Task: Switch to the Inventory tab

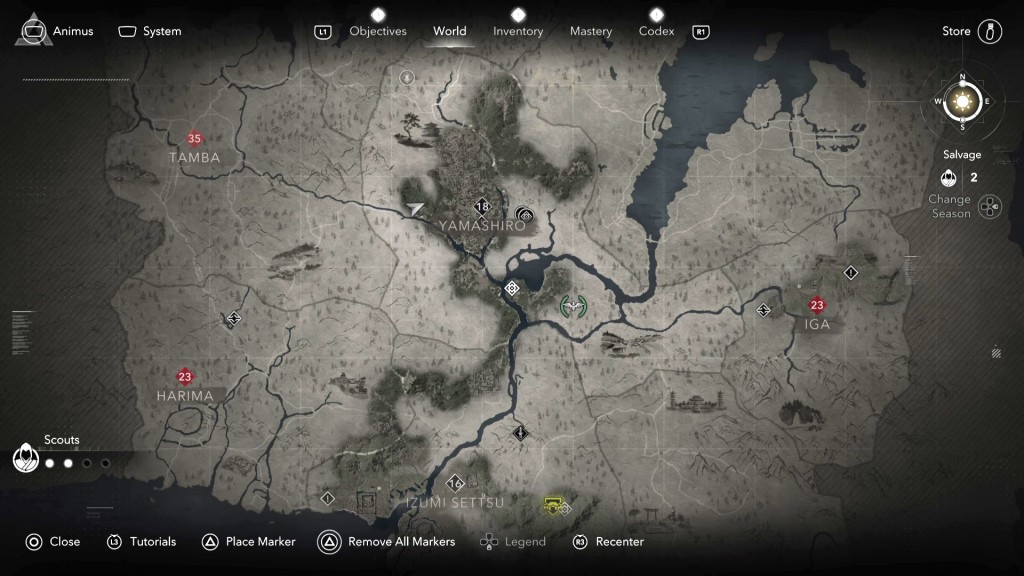Action: click(518, 31)
